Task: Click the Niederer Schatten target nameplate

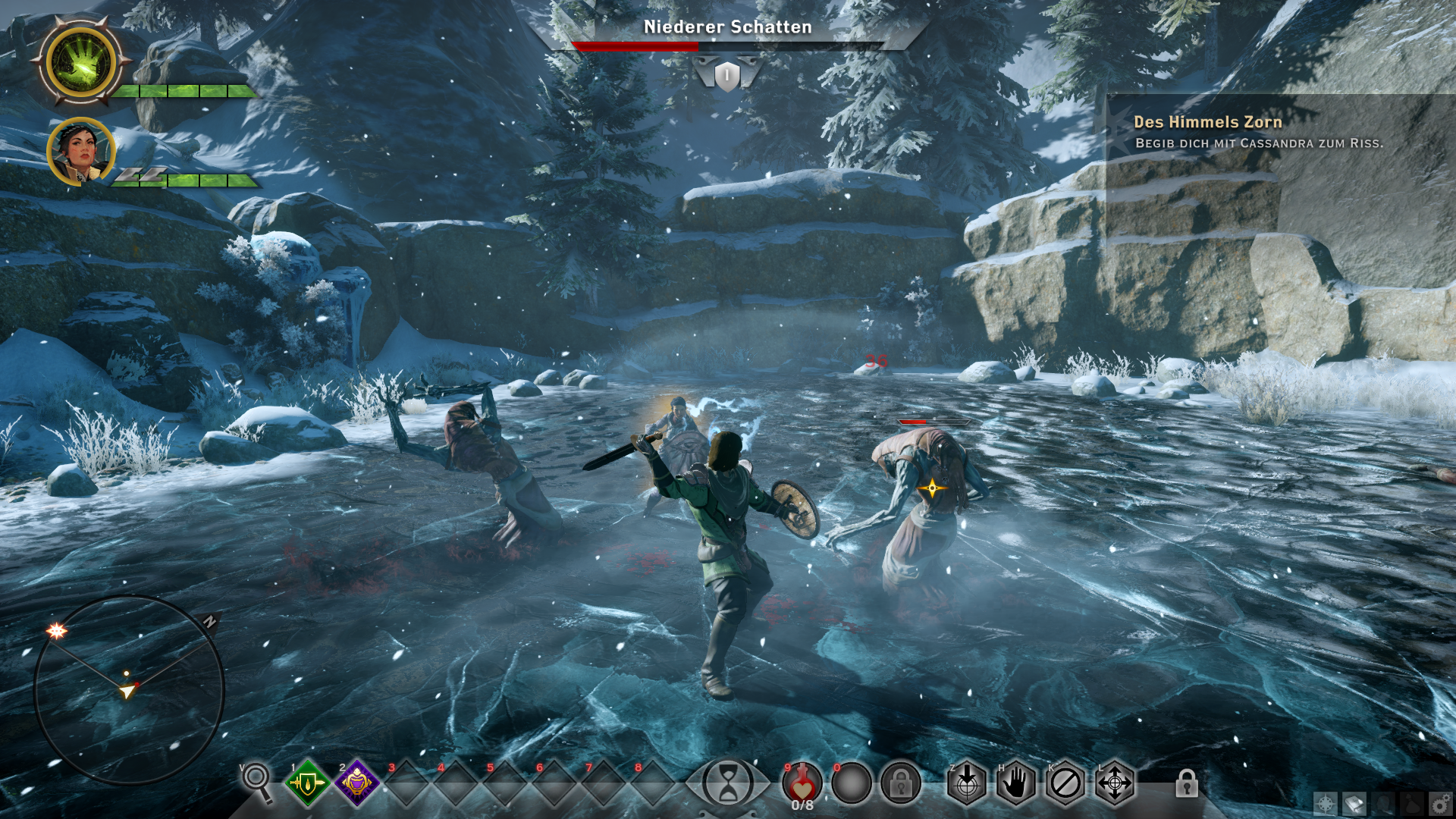Action: [727, 27]
